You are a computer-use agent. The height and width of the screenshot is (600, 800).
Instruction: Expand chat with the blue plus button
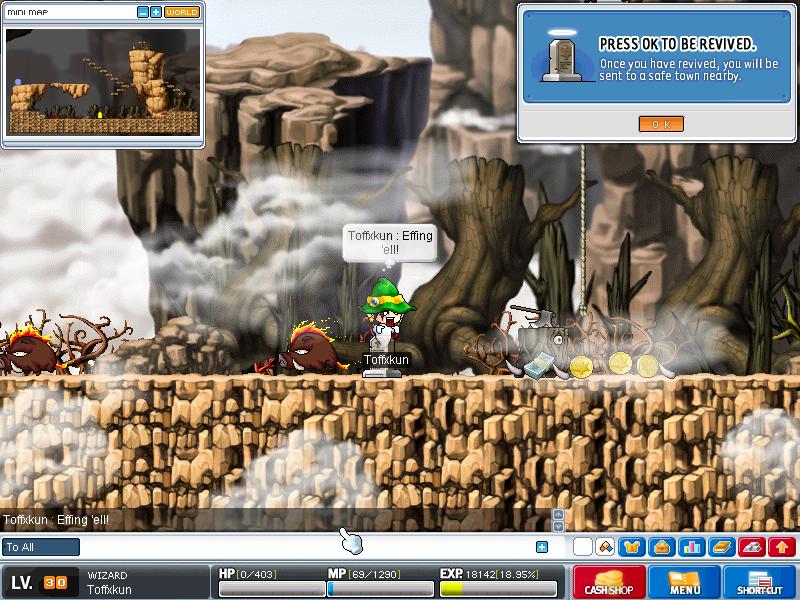point(542,547)
